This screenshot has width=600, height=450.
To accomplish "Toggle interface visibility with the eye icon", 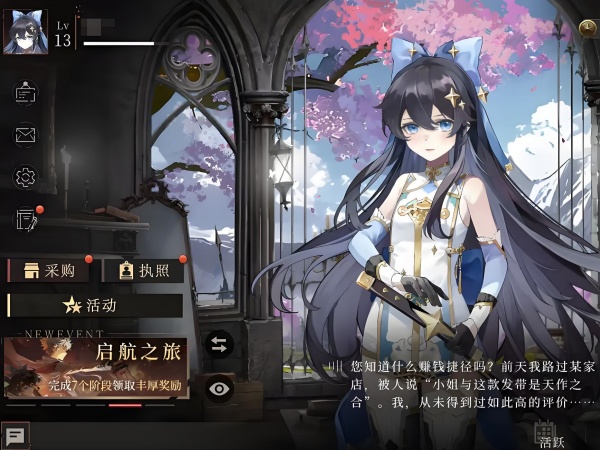I will tap(219, 389).
